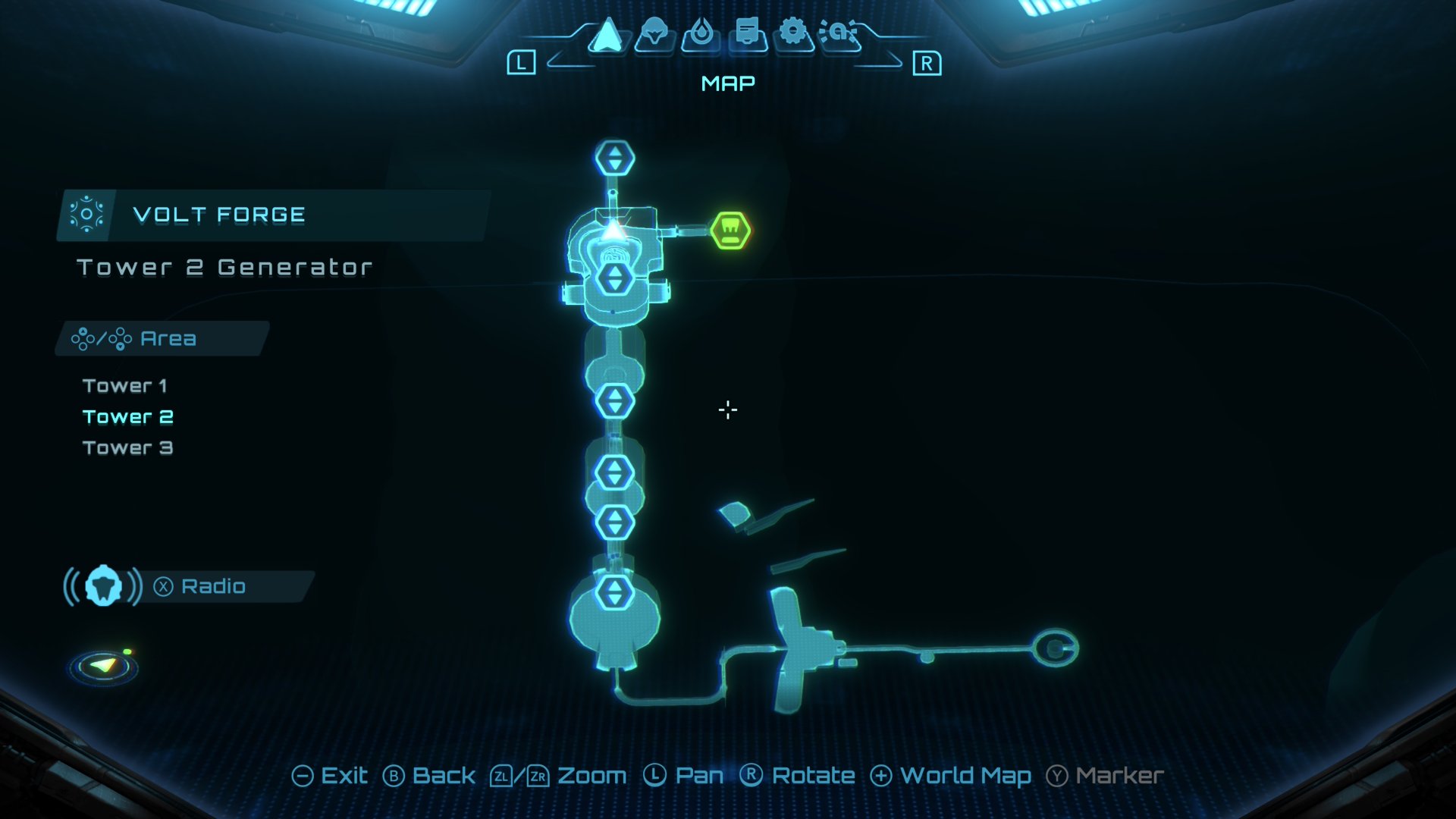This screenshot has height=819, width=1456.
Task: Open the logbook document tab
Action: pyautogui.click(x=748, y=34)
